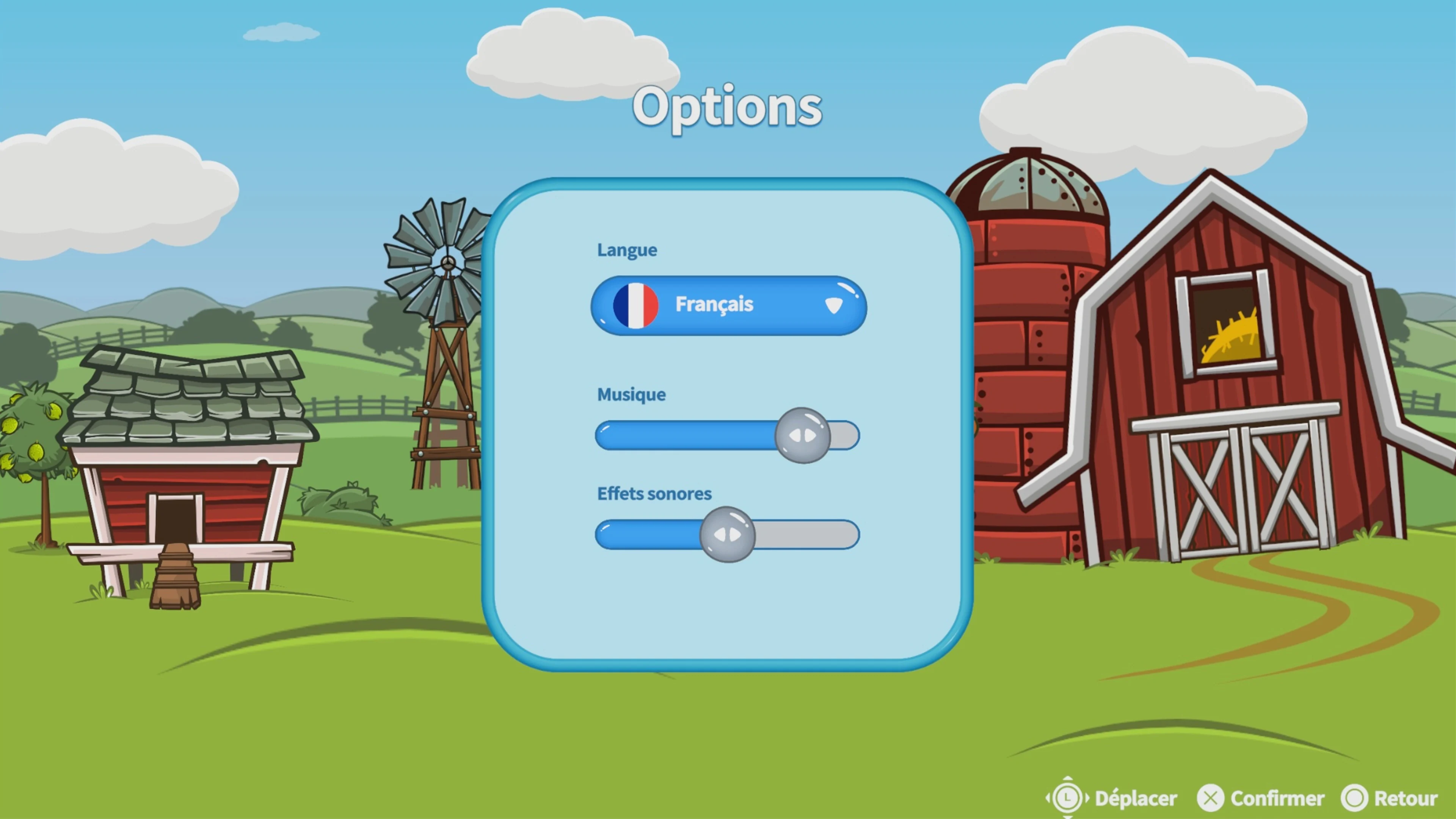Select the Musique section label

[x=631, y=394]
